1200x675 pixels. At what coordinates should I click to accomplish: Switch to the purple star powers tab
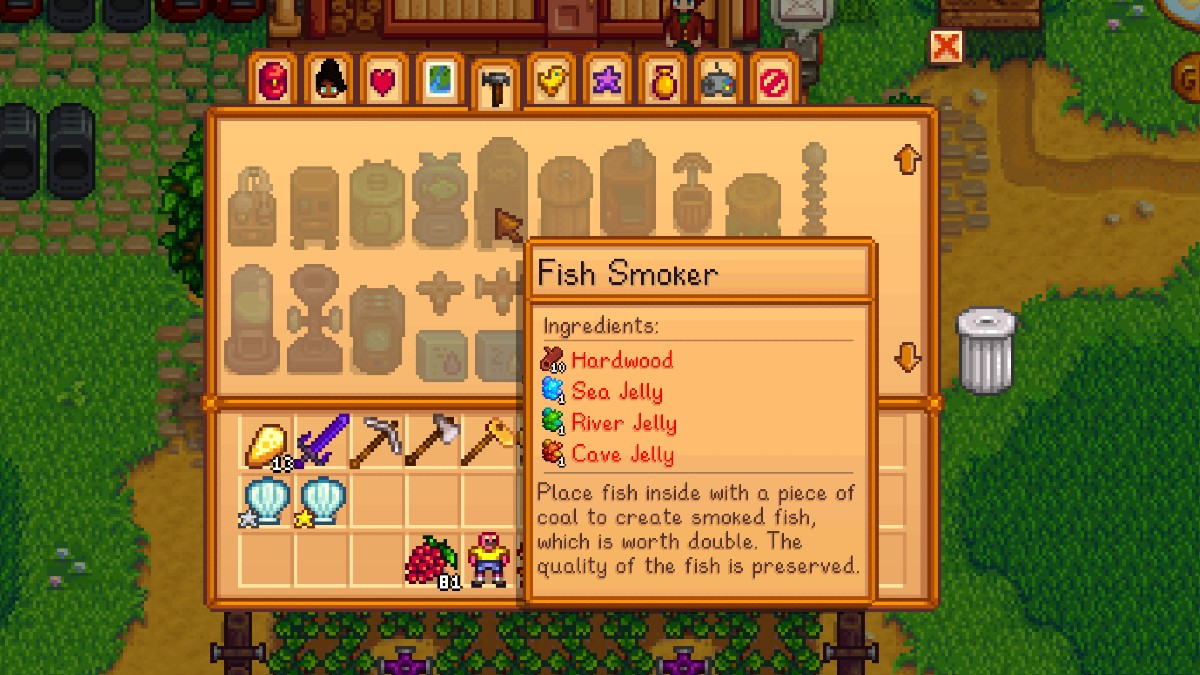click(606, 82)
